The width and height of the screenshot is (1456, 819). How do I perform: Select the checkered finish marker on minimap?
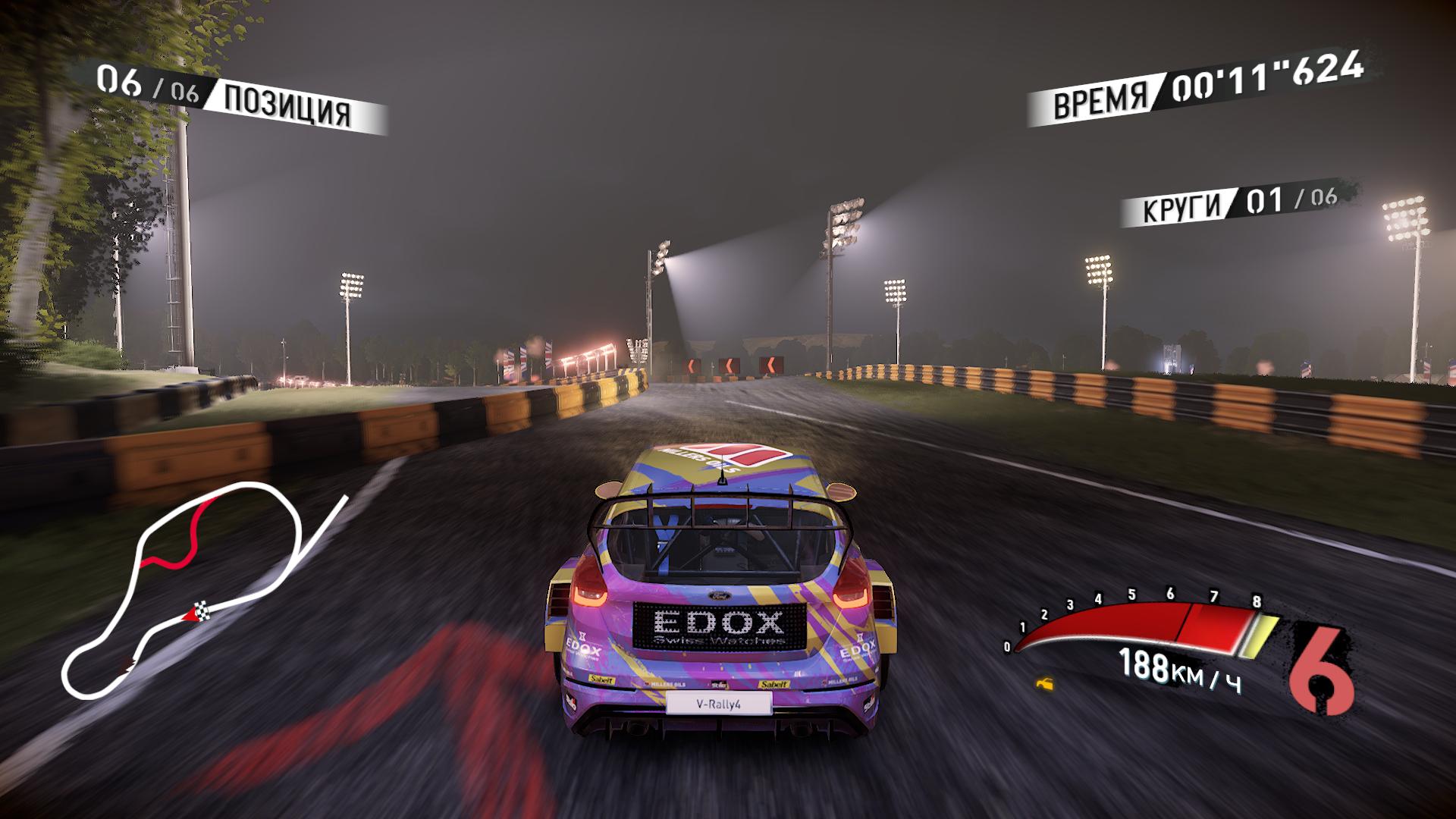tap(202, 607)
